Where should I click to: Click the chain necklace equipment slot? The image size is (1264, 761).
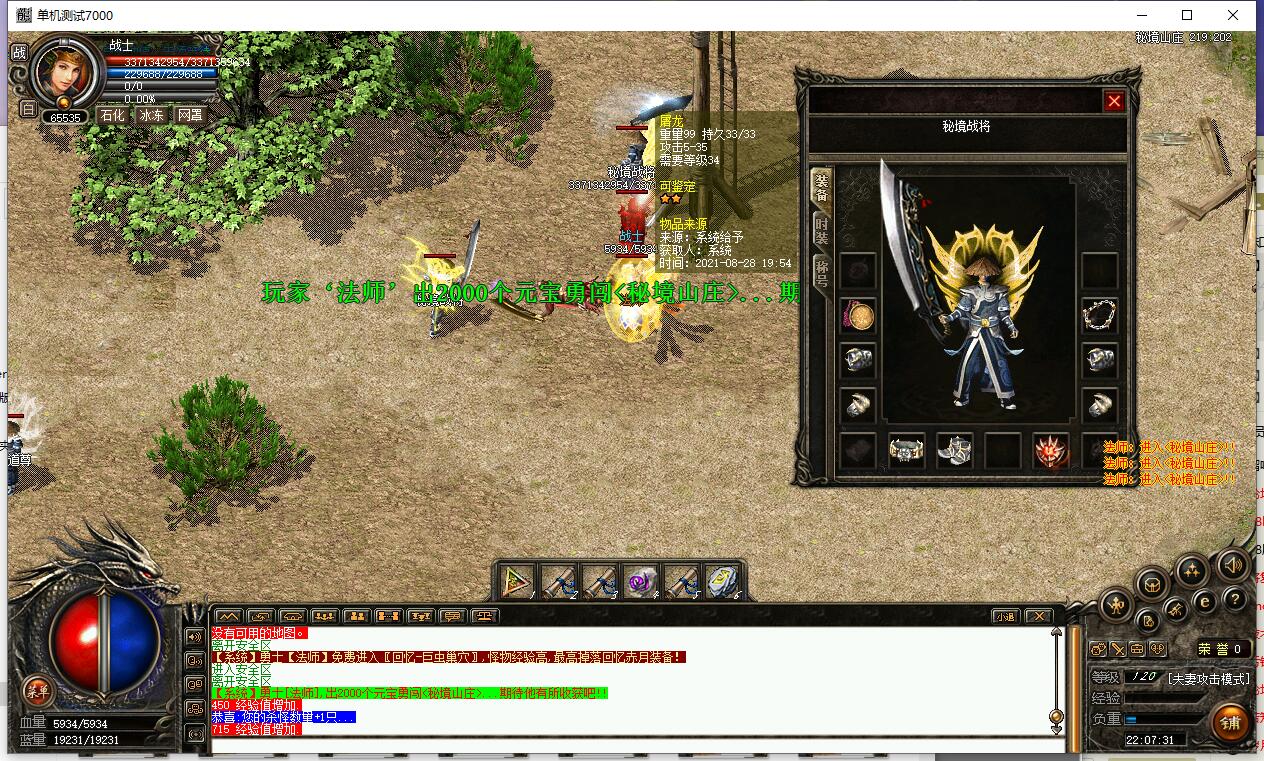tap(1100, 316)
